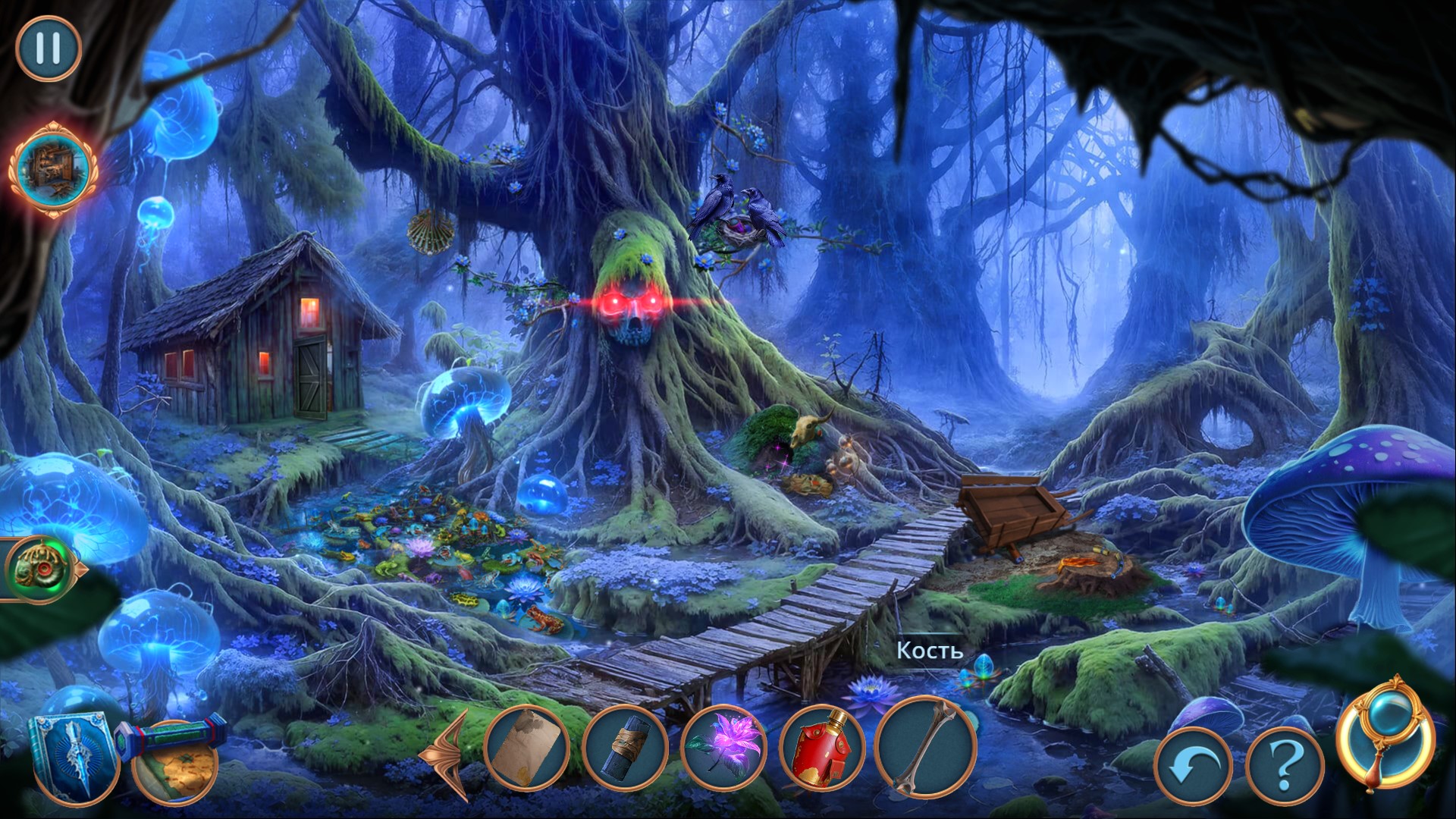Choose the red potion flask slot
The height and width of the screenshot is (819, 1456).
point(822,748)
